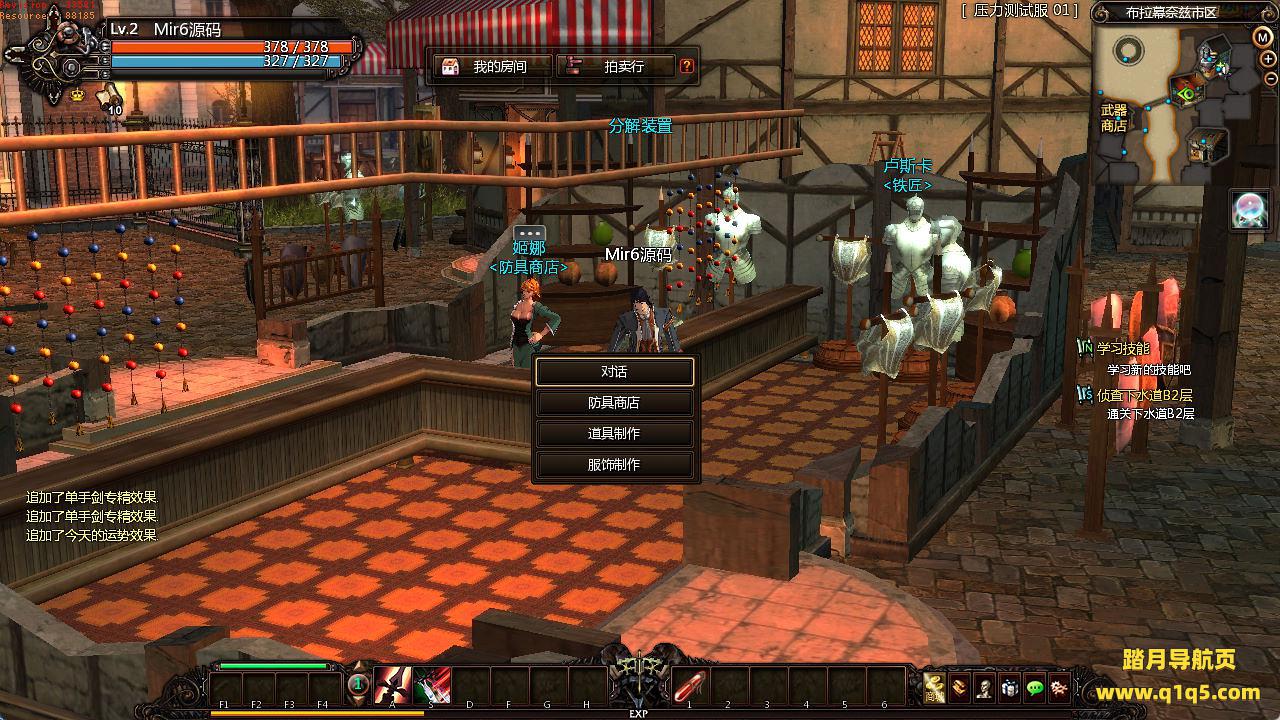Open the green chat bubble icon

[1035, 687]
